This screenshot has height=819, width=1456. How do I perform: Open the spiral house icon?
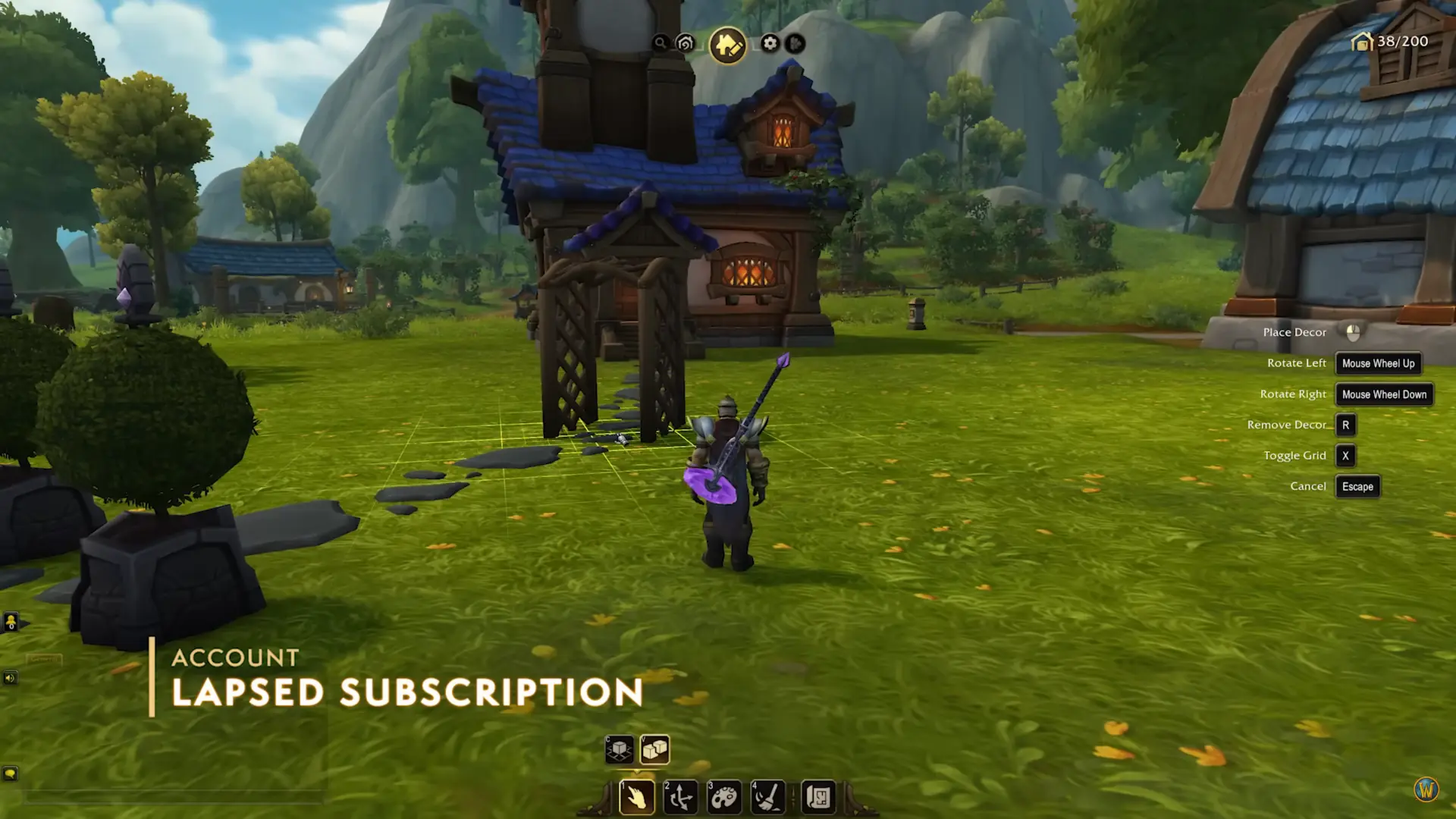pyautogui.click(x=686, y=43)
